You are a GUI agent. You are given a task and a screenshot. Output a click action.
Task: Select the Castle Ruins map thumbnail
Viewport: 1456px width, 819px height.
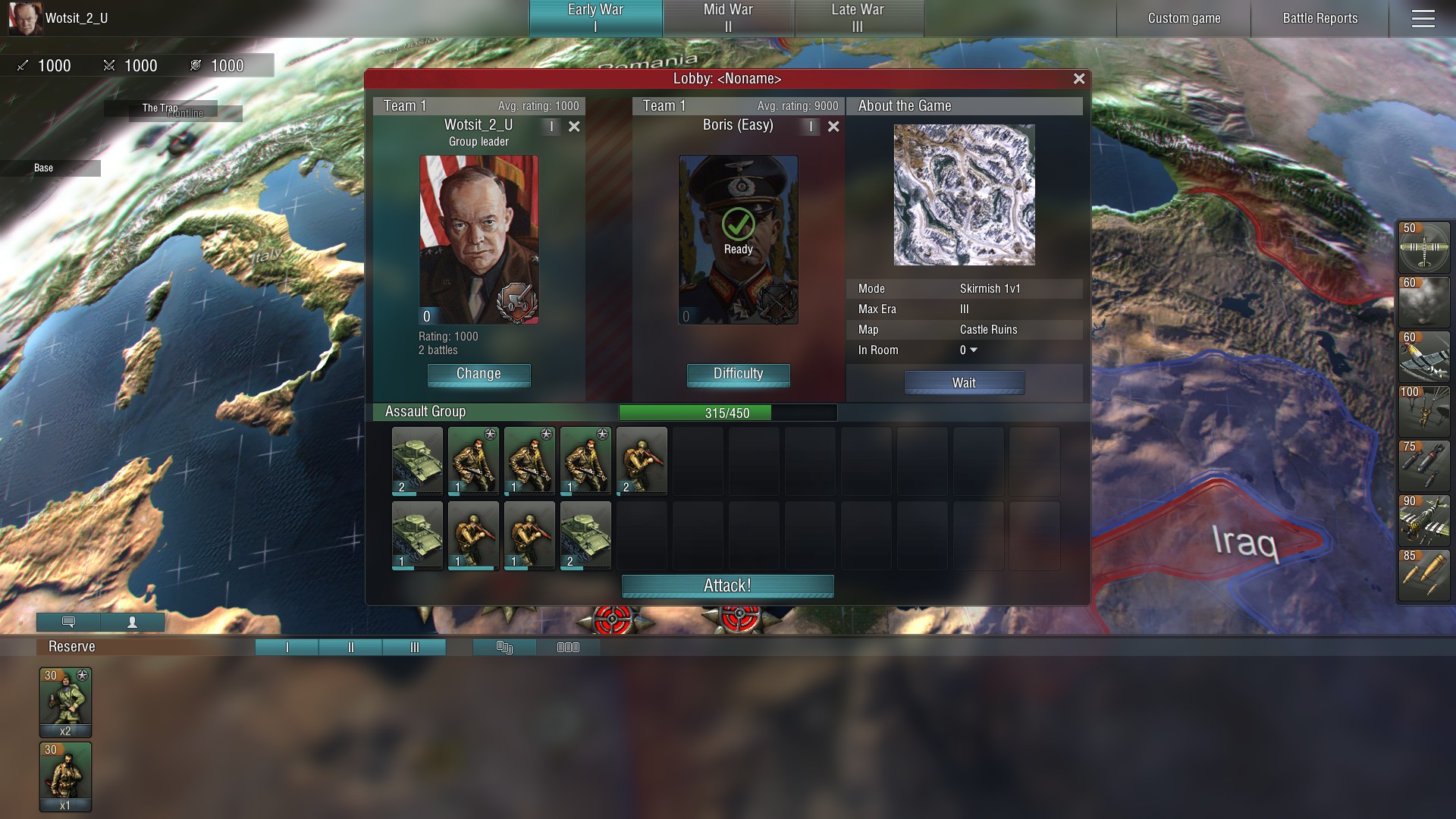[x=964, y=195]
